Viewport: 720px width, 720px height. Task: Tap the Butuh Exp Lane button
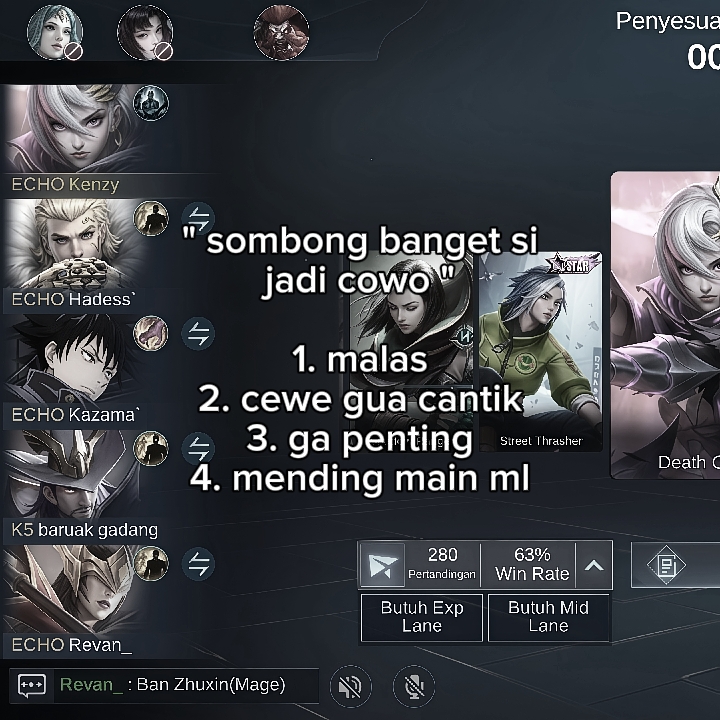click(x=421, y=617)
